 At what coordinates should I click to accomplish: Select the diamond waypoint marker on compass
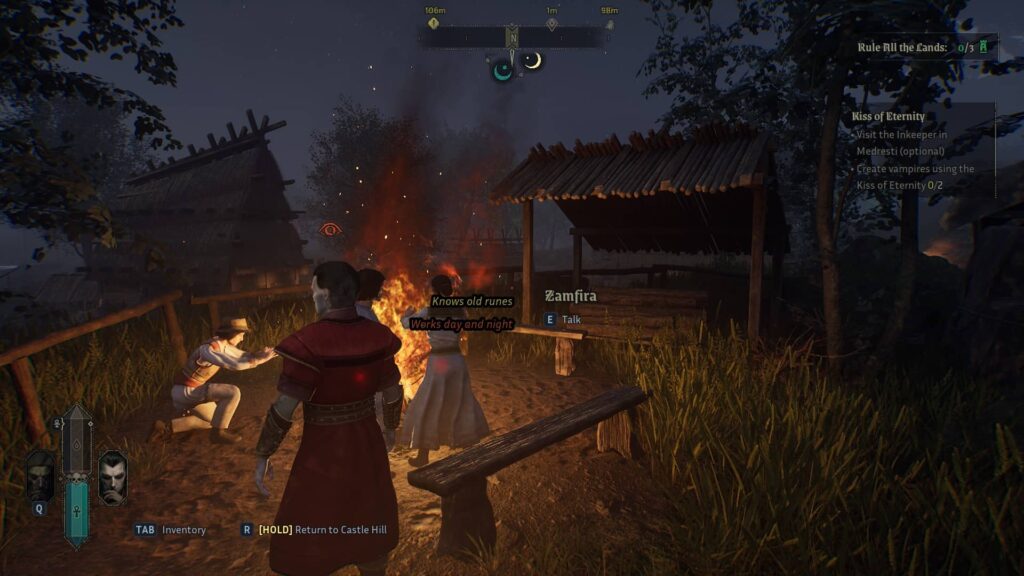(551, 23)
